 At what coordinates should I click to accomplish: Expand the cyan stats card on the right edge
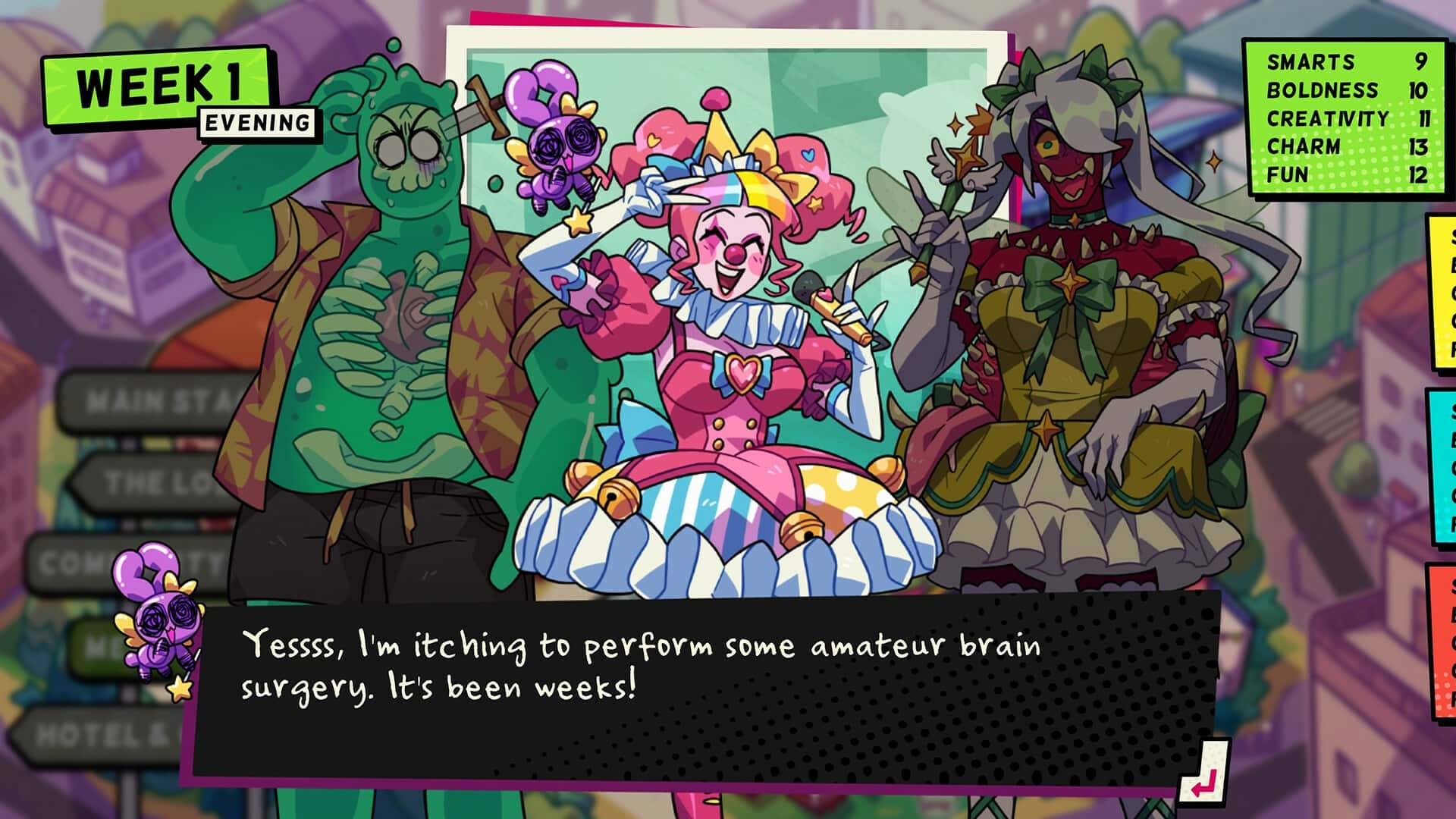1442,455
